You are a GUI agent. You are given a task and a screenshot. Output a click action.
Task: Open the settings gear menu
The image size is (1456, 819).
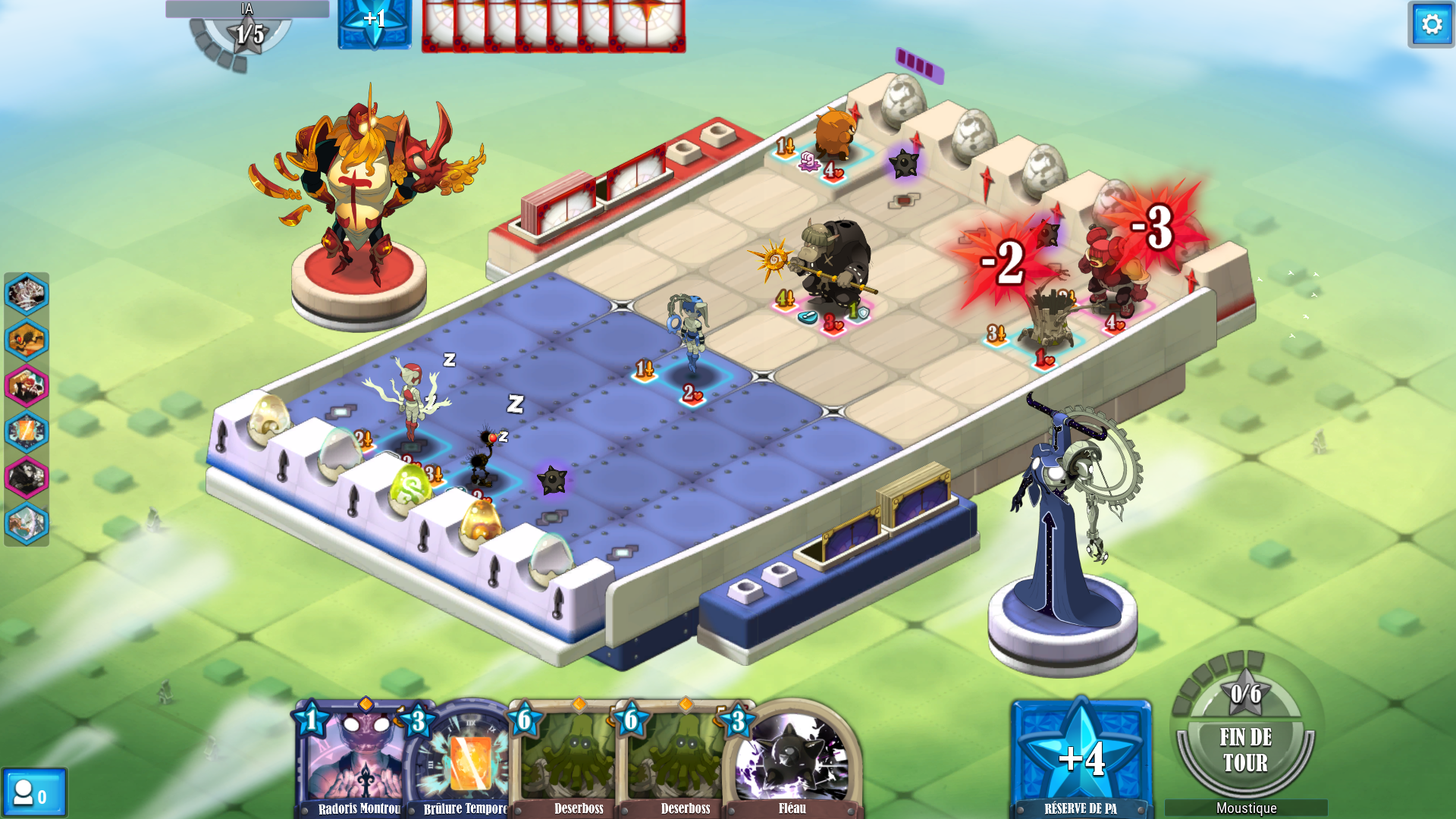1431,25
